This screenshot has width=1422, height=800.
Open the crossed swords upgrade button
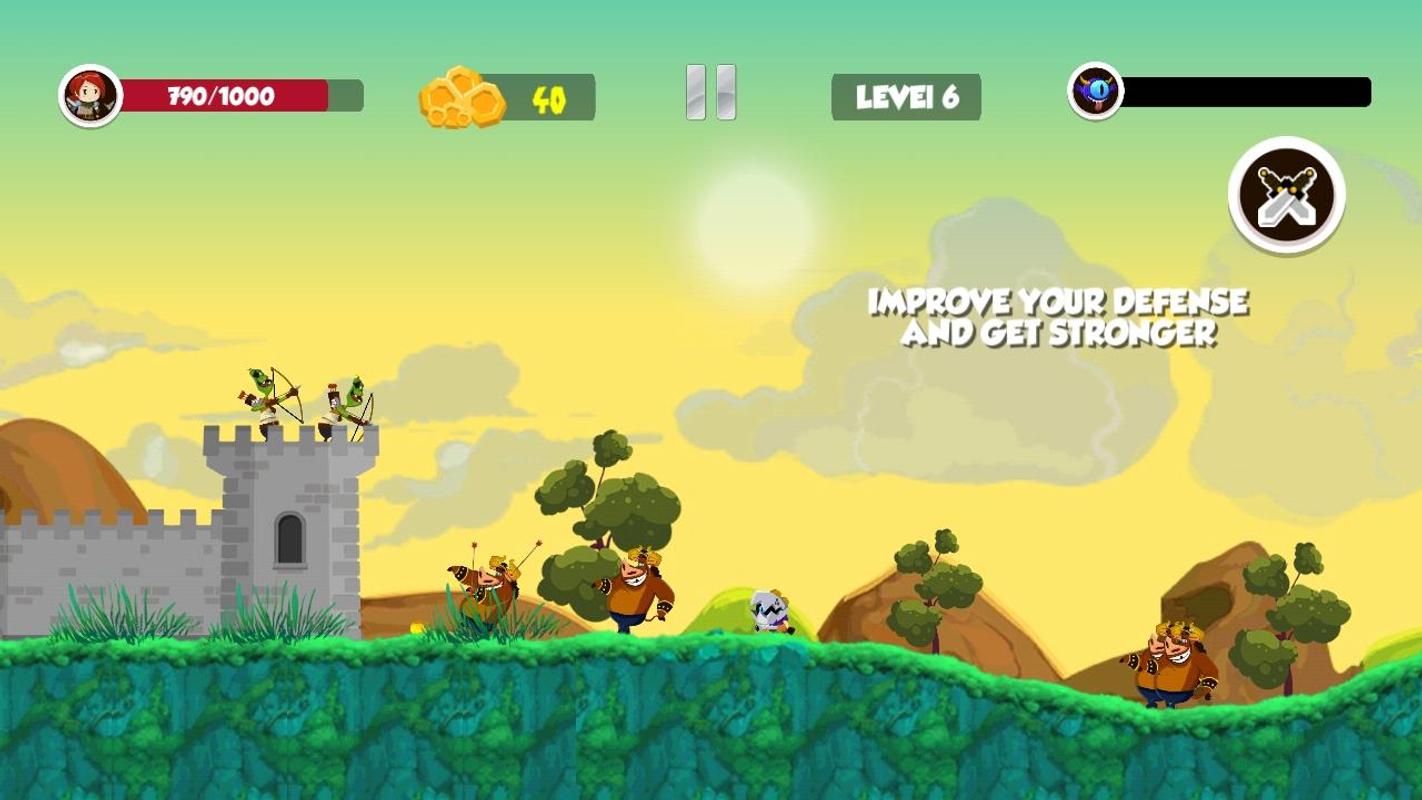1286,195
